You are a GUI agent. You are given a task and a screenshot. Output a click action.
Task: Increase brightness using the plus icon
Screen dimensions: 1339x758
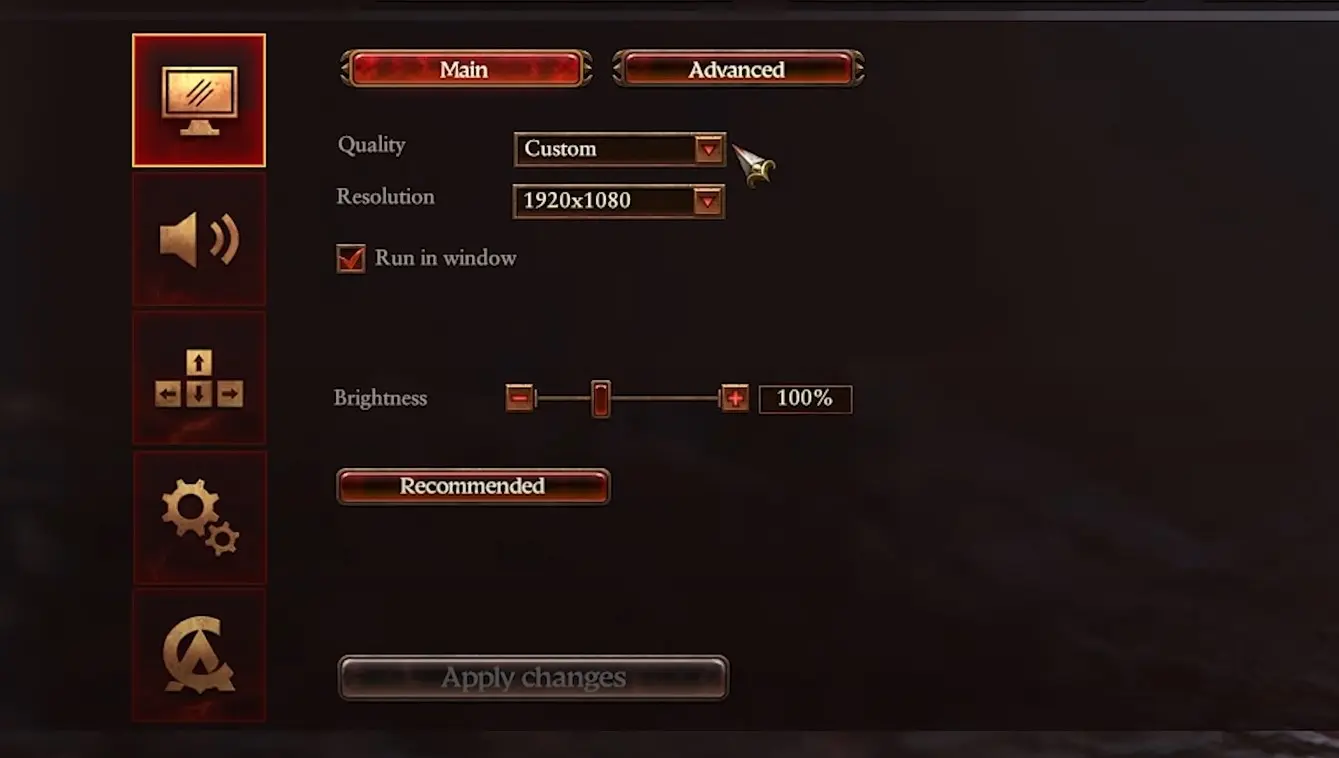(735, 398)
